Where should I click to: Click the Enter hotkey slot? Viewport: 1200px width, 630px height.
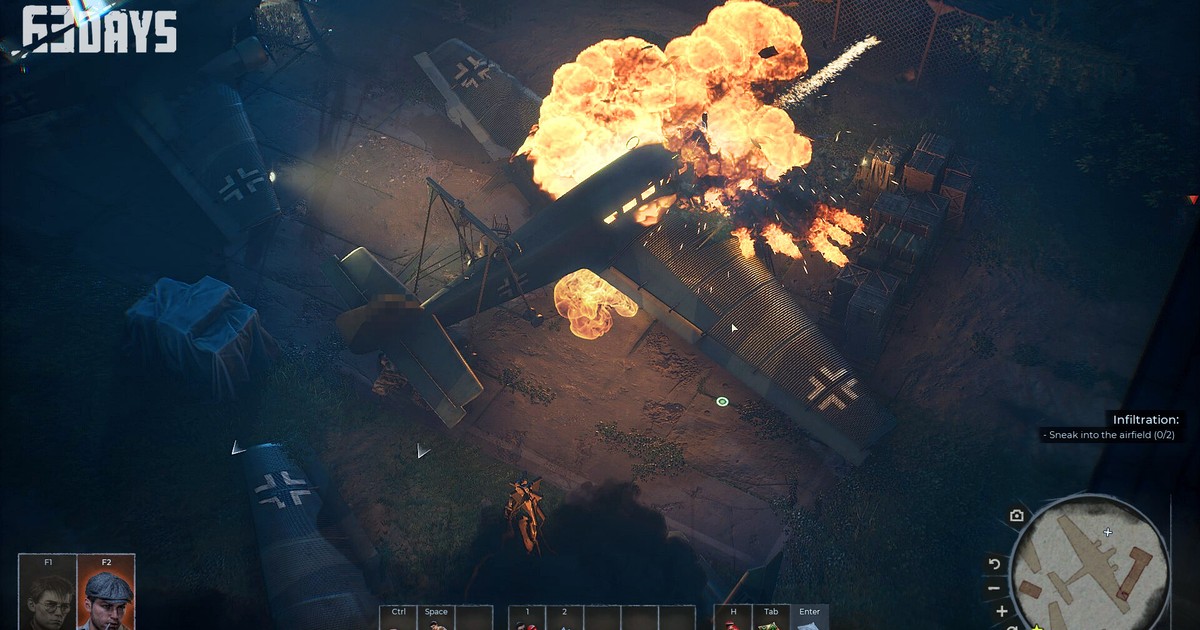tap(809, 619)
